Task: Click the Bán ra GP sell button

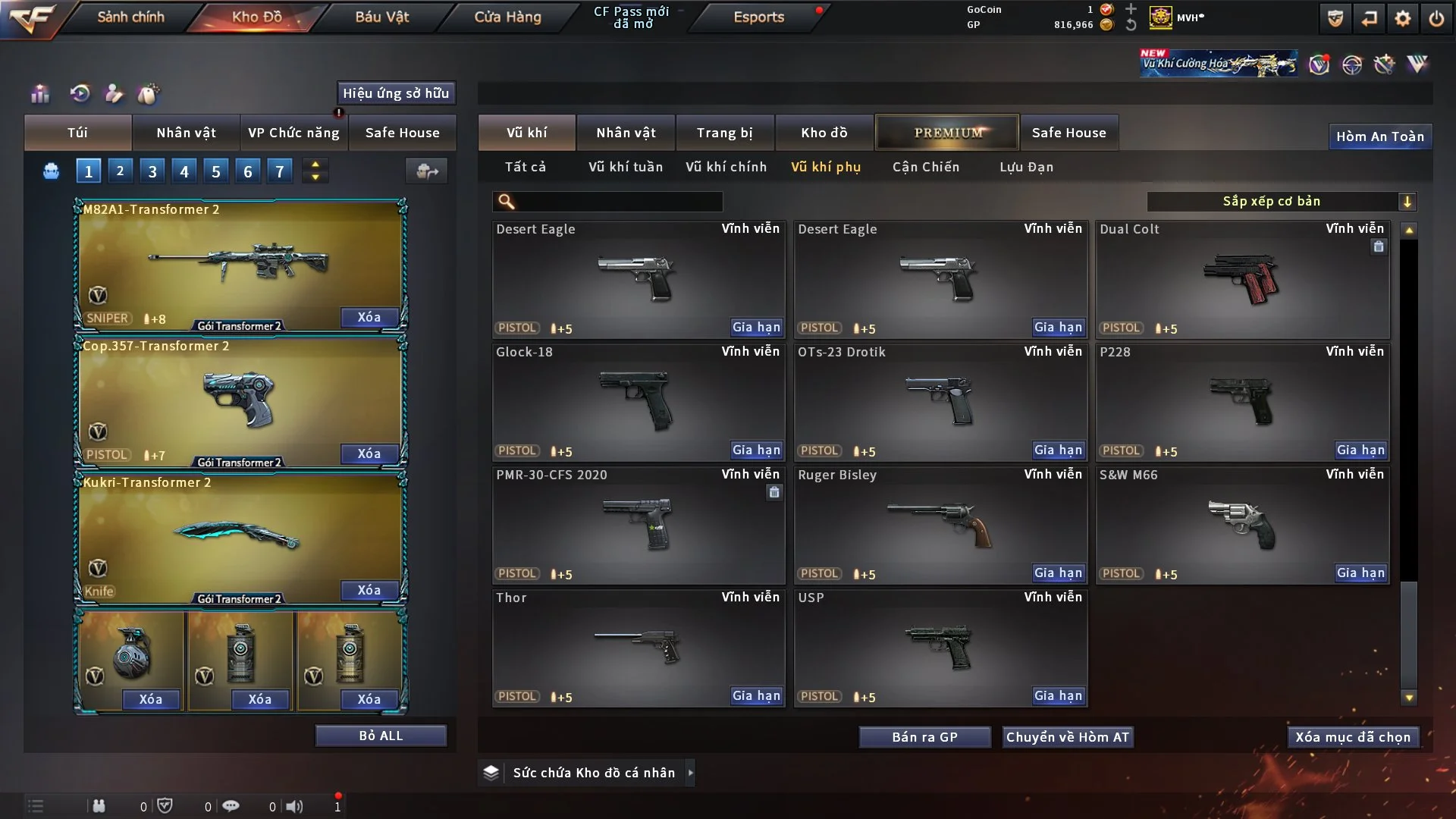Action: [924, 737]
